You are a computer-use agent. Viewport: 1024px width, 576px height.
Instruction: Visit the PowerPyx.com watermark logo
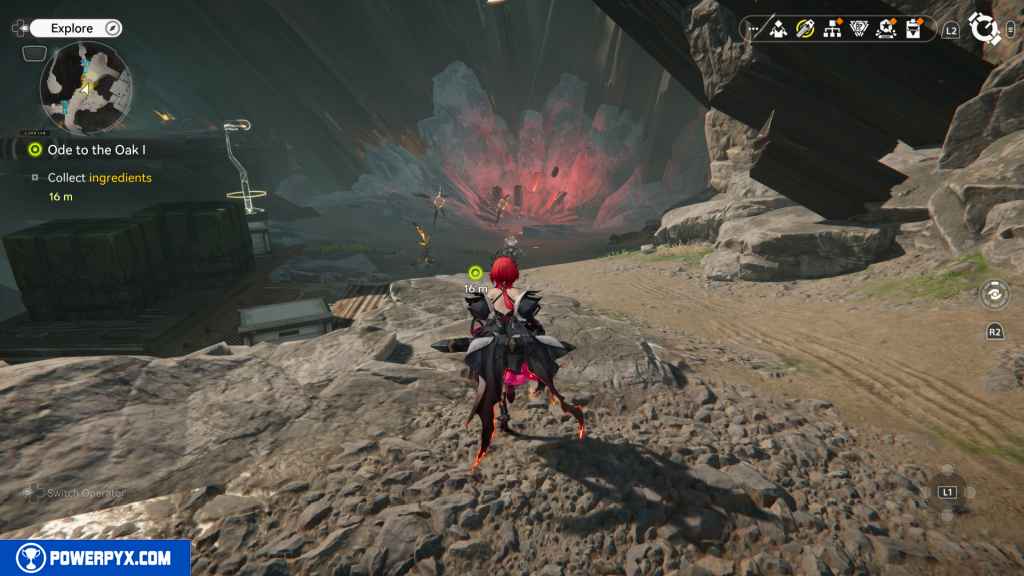click(x=95, y=558)
